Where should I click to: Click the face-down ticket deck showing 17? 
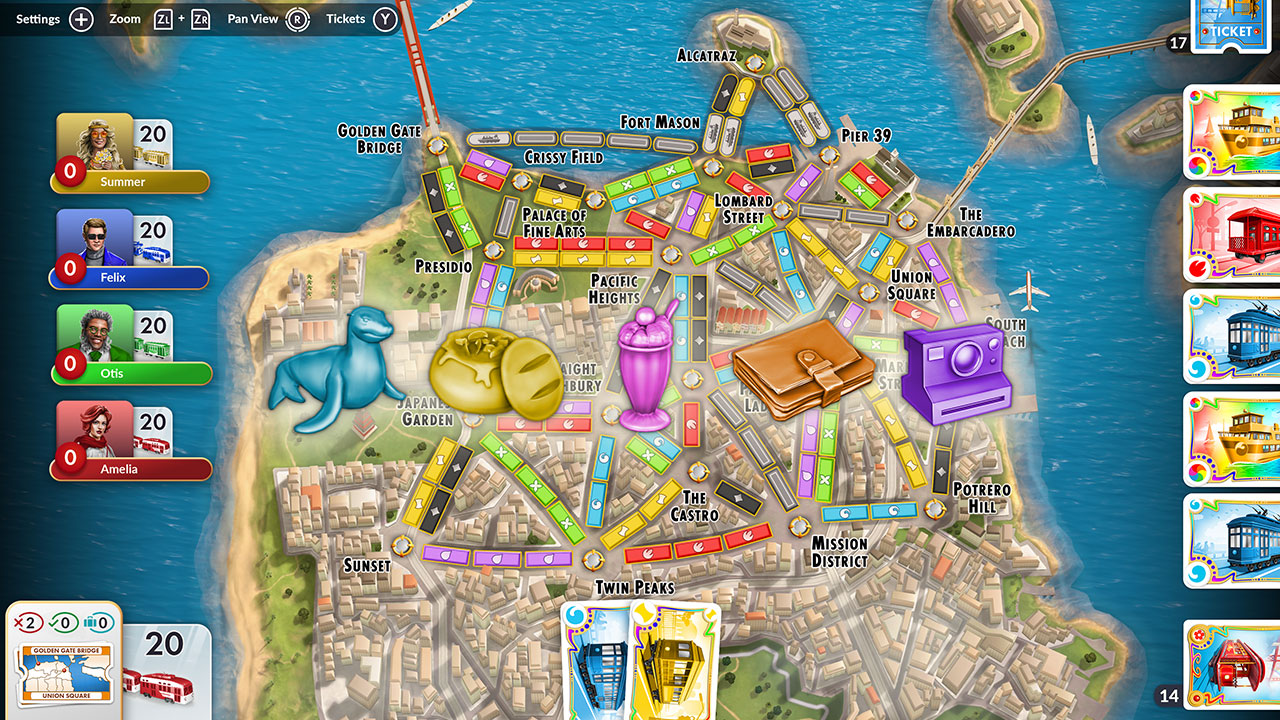coord(1233,25)
